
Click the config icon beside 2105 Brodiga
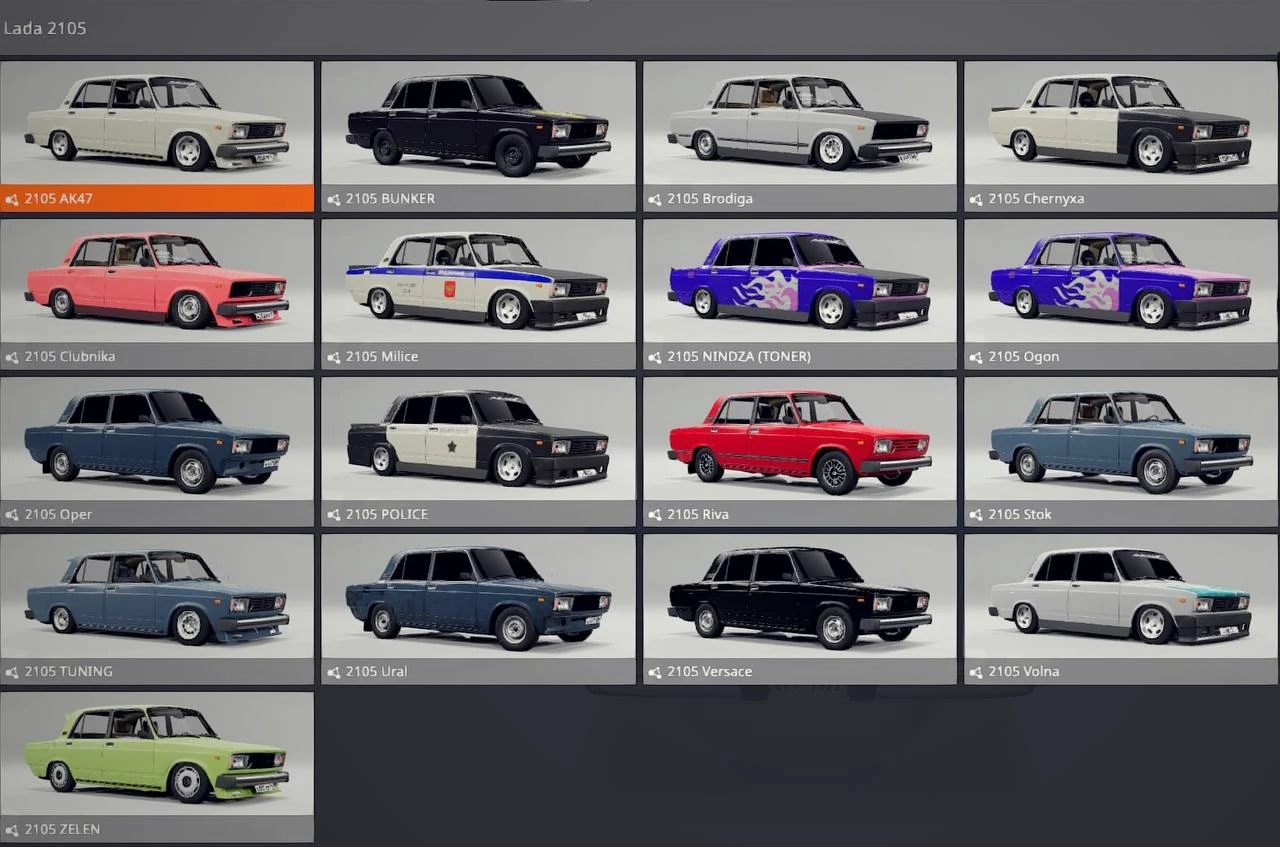[x=655, y=198]
